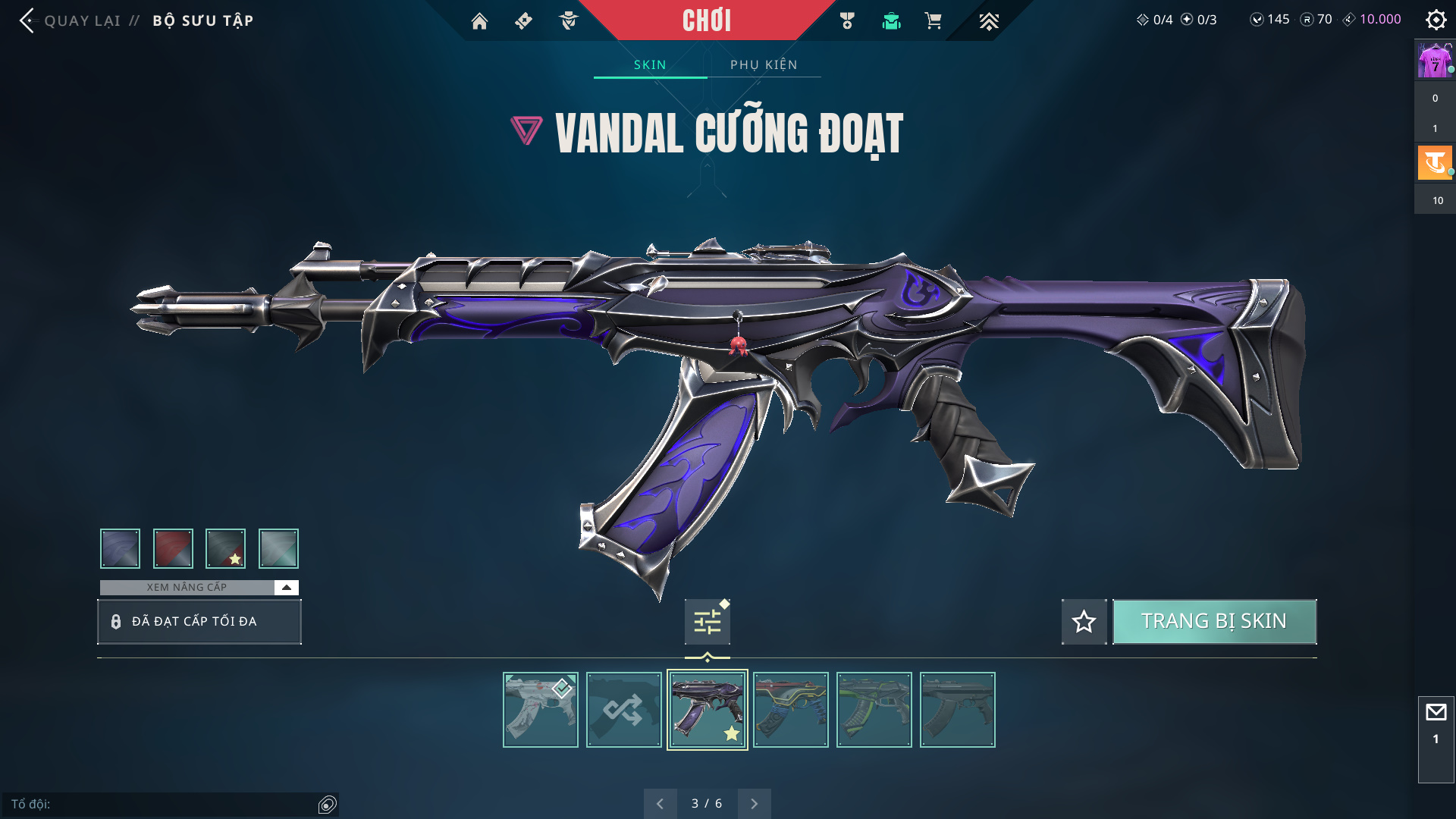Mark this skin as favorite with star
The width and height of the screenshot is (1456, 819).
1084,622
